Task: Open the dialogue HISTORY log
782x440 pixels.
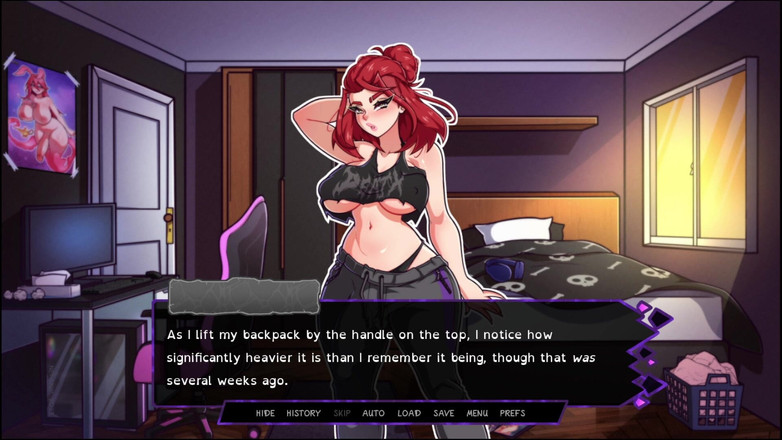Action: (303, 413)
